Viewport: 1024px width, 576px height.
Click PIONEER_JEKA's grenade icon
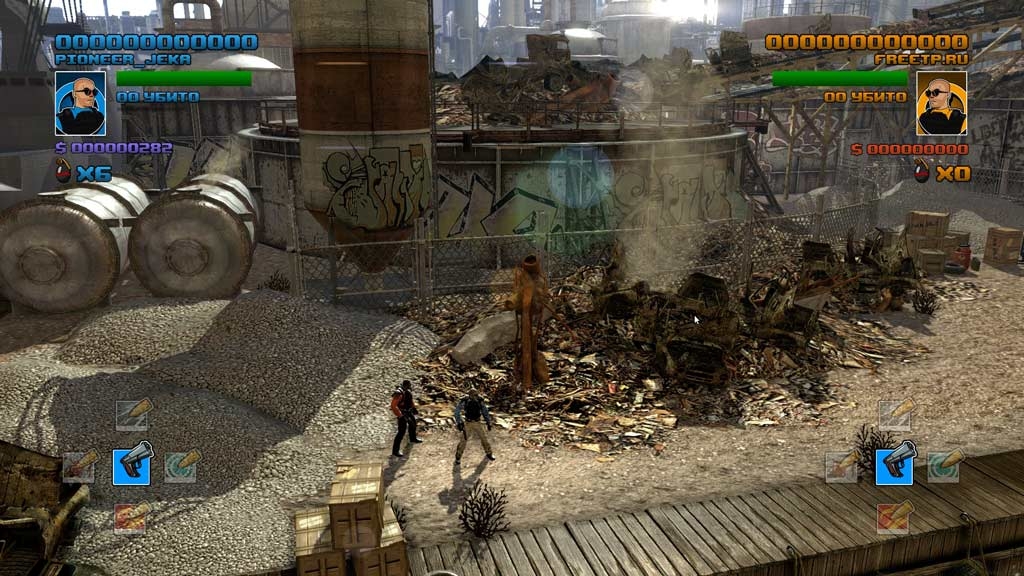[64, 172]
